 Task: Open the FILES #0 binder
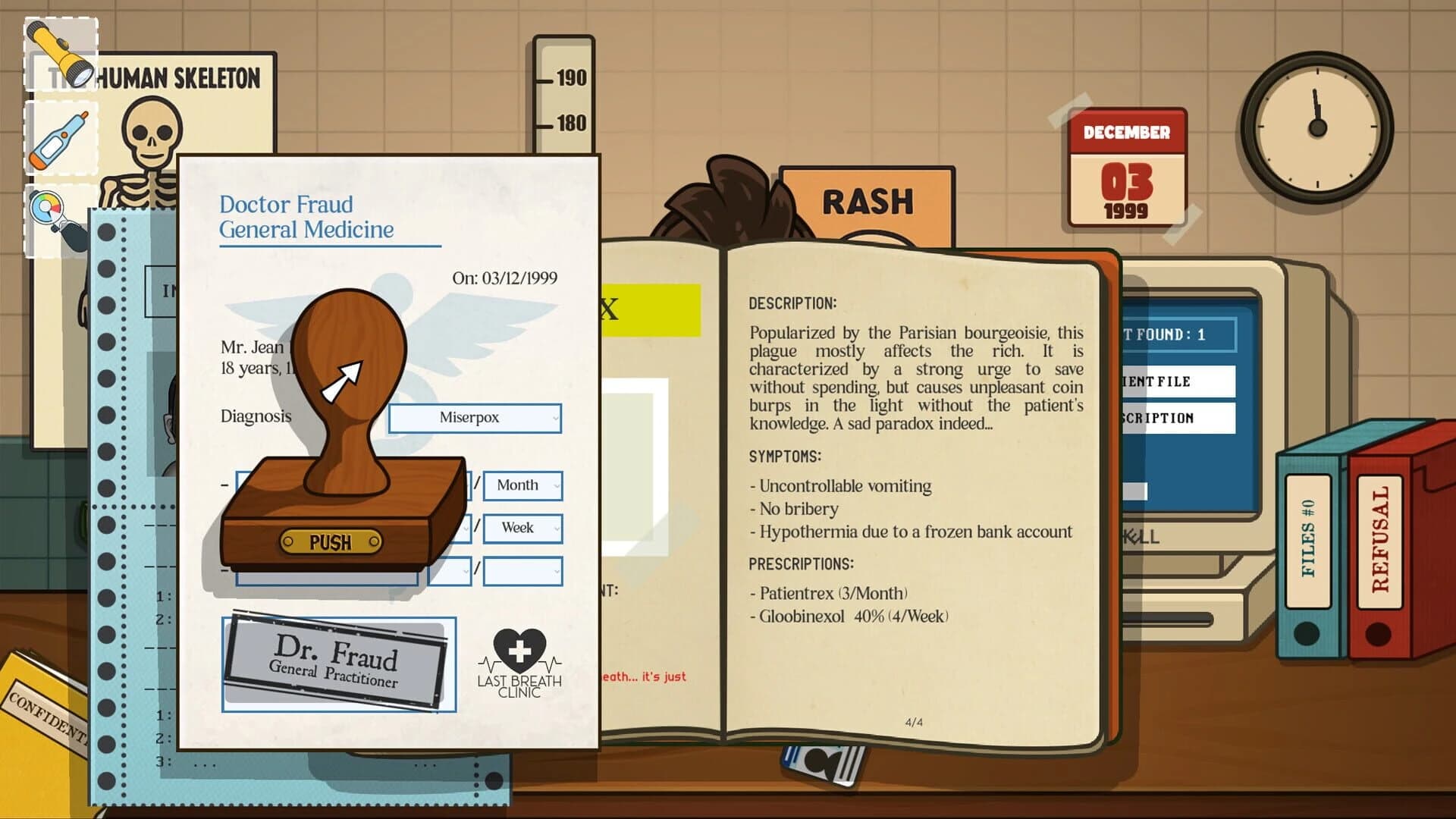coord(1308,538)
